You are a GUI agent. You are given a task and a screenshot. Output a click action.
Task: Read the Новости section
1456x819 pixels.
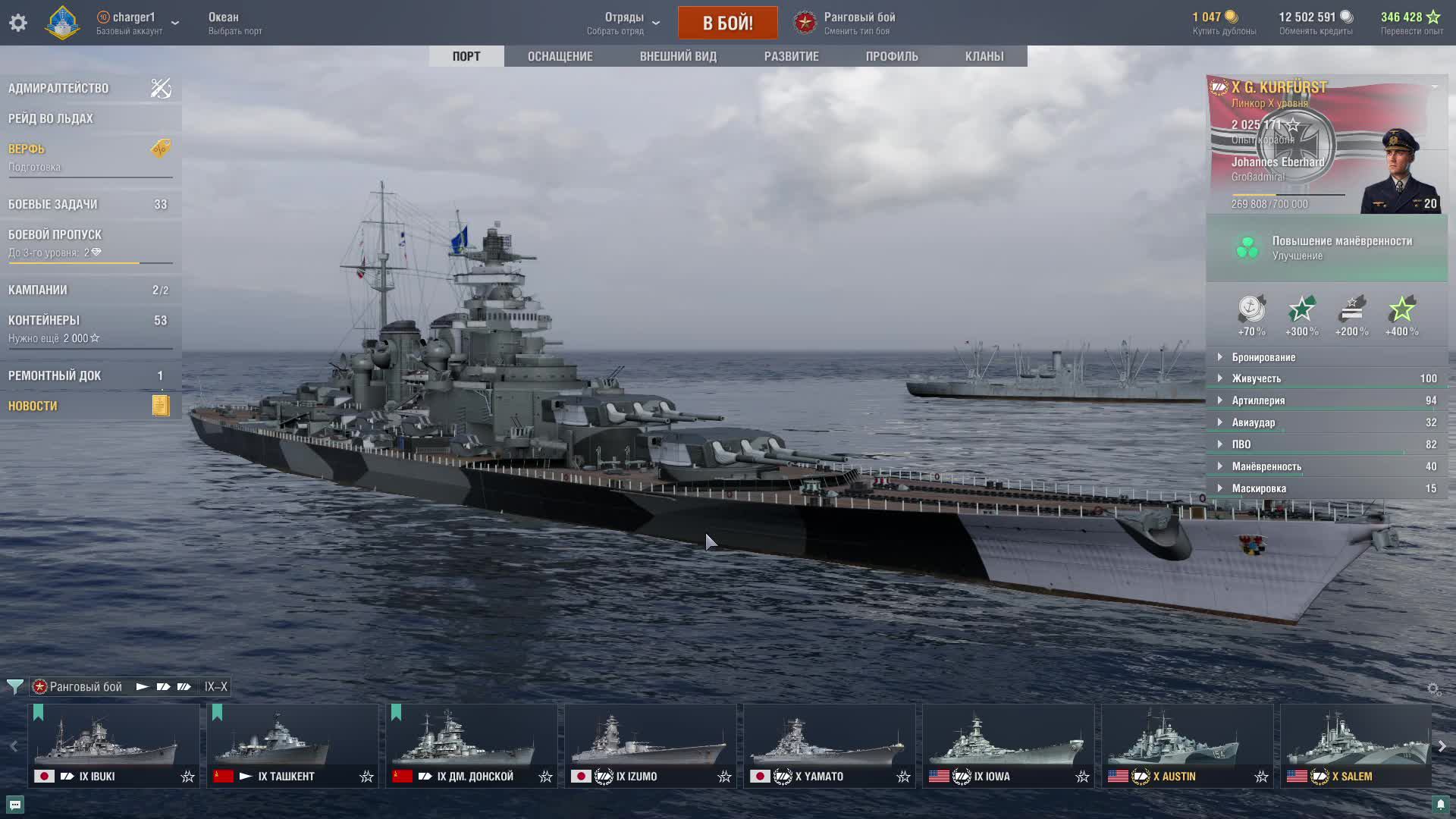tap(33, 406)
